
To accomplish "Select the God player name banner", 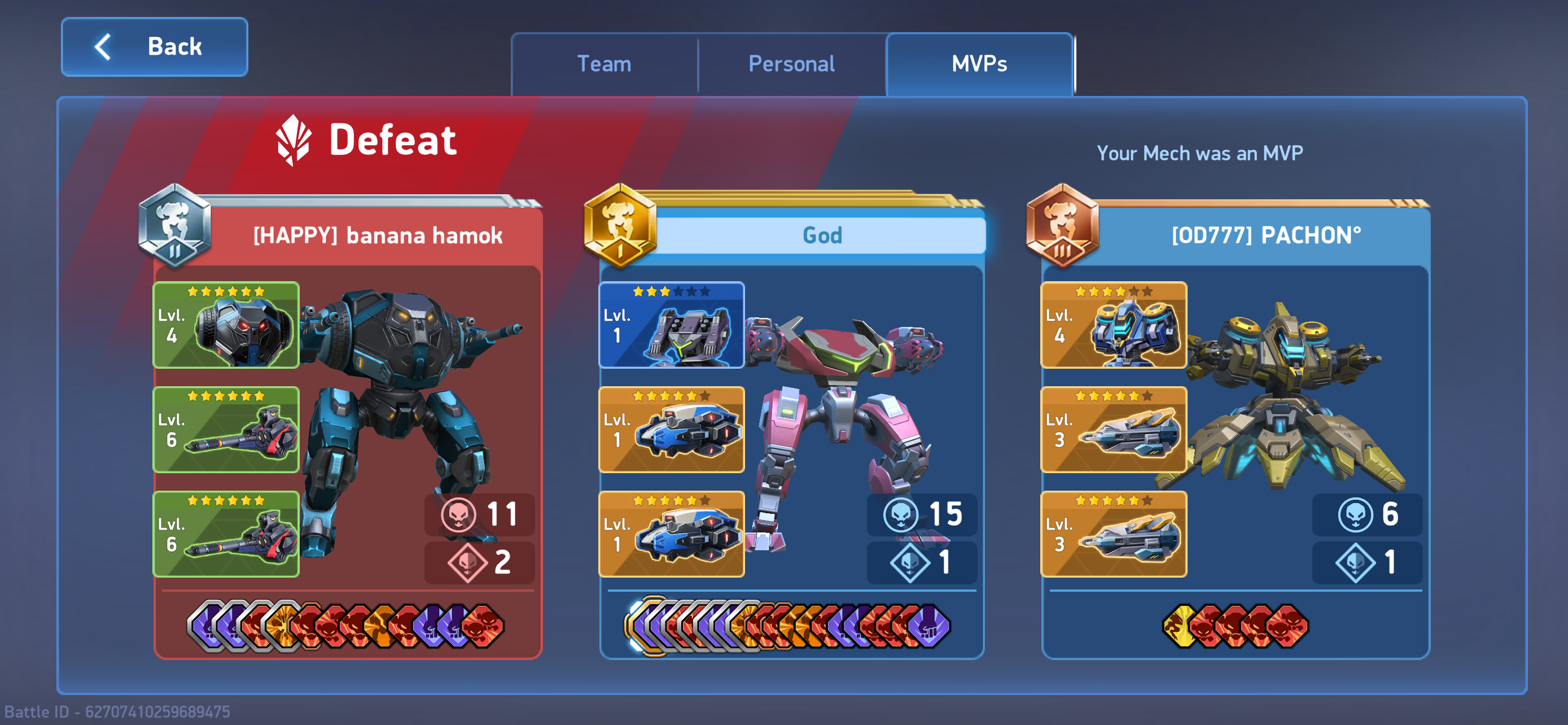I will [x=822, y=235].
